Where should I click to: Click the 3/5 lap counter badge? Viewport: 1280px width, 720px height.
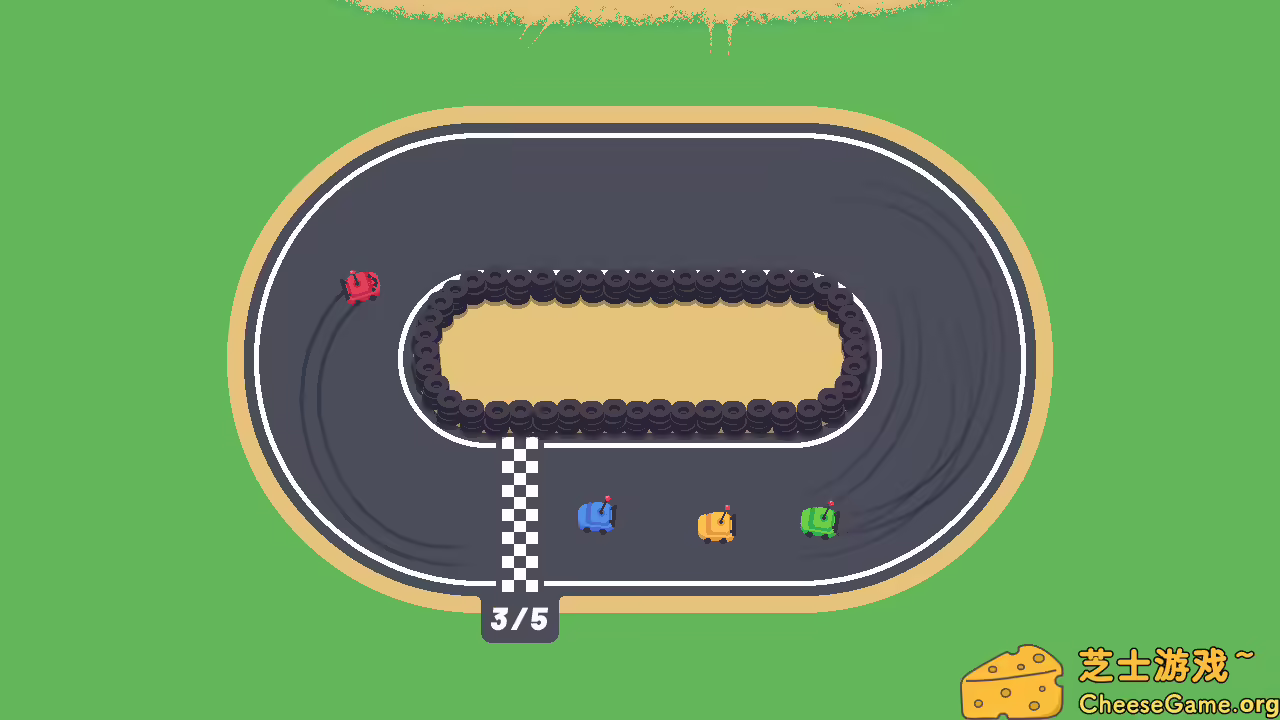point(518,619)
